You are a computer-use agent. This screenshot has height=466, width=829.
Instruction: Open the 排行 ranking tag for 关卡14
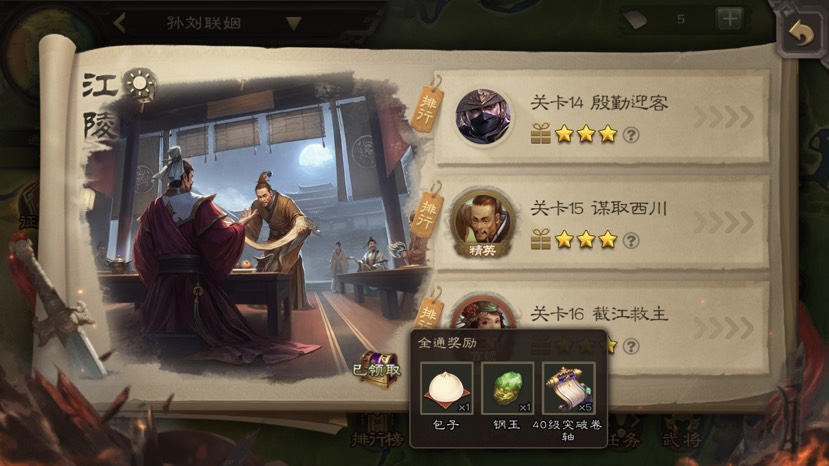click(430, 101)
